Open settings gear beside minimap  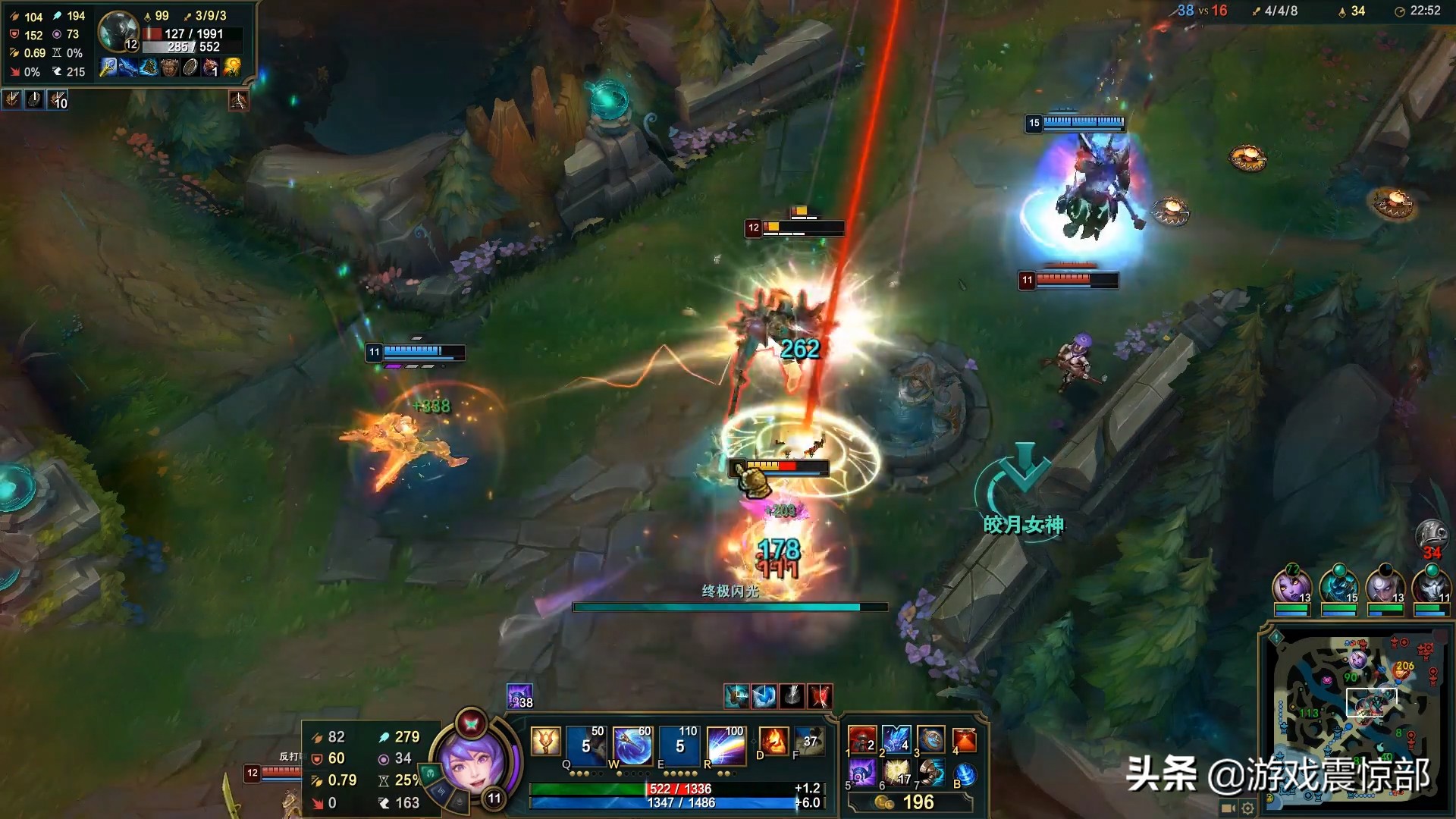click(x=1247, y=808)
